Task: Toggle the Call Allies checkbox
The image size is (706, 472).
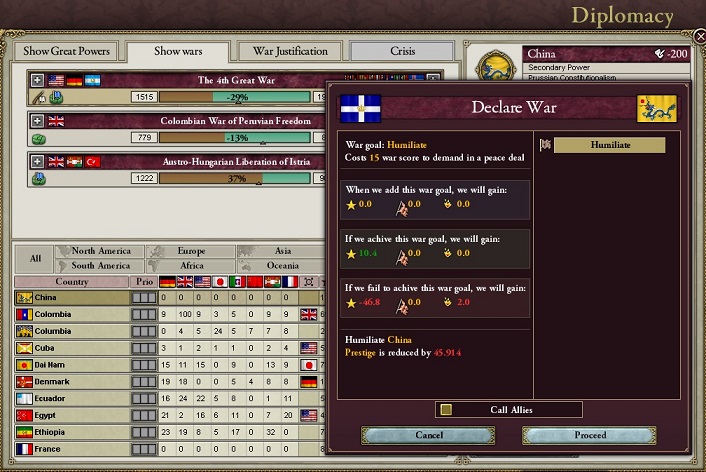Action: coord(446,409)
